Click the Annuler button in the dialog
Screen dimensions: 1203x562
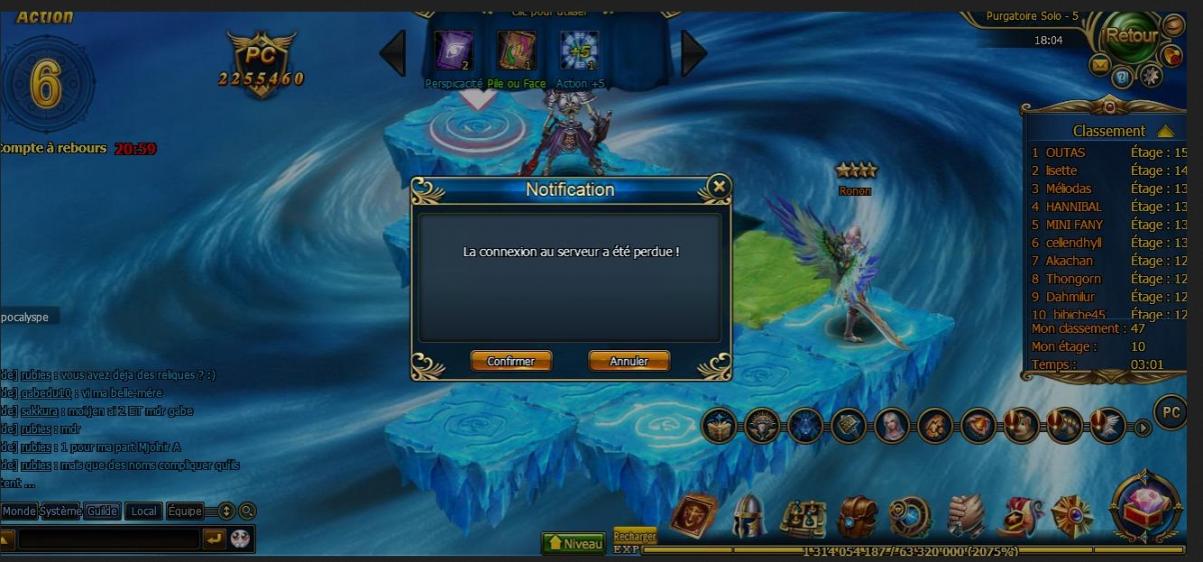(x=629, y=361)
